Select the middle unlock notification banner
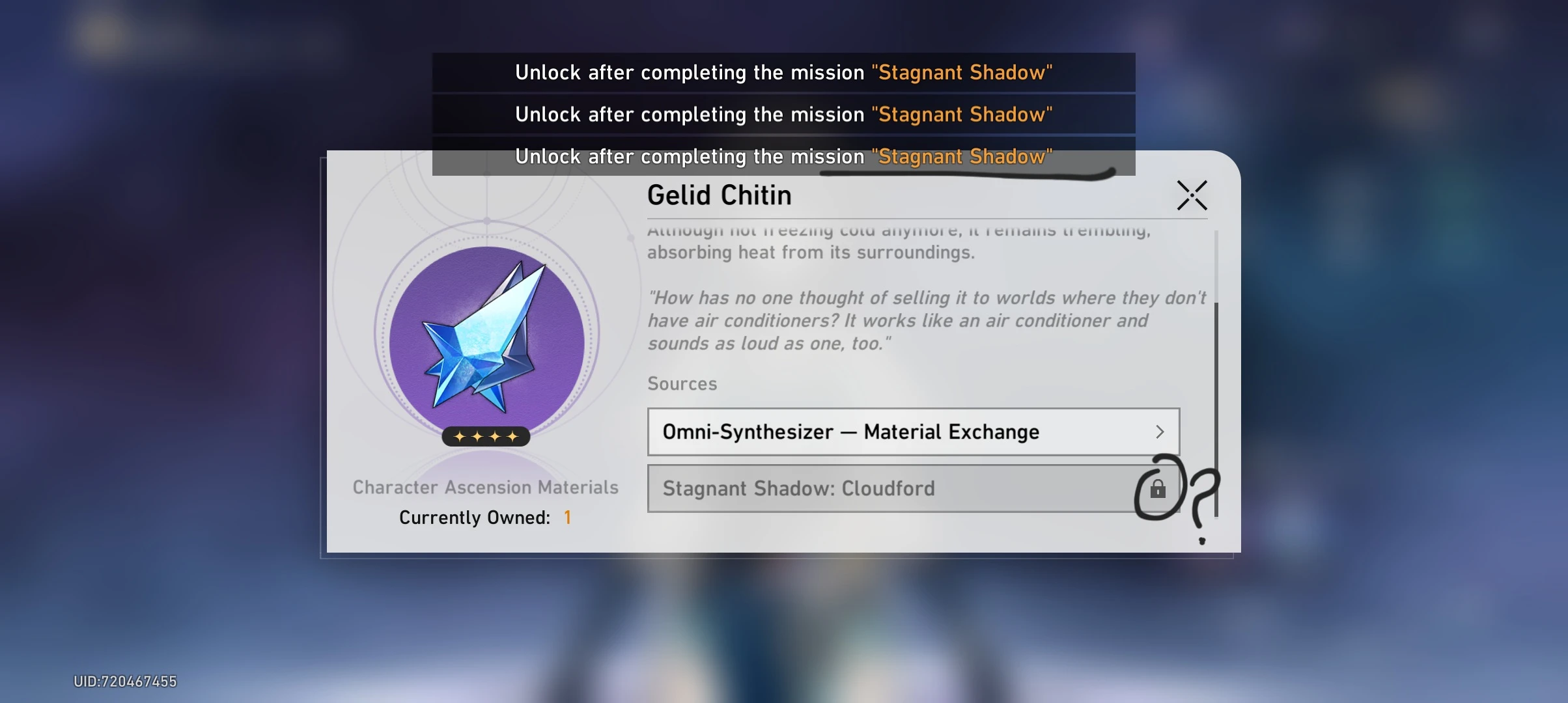 coord(783,114)
